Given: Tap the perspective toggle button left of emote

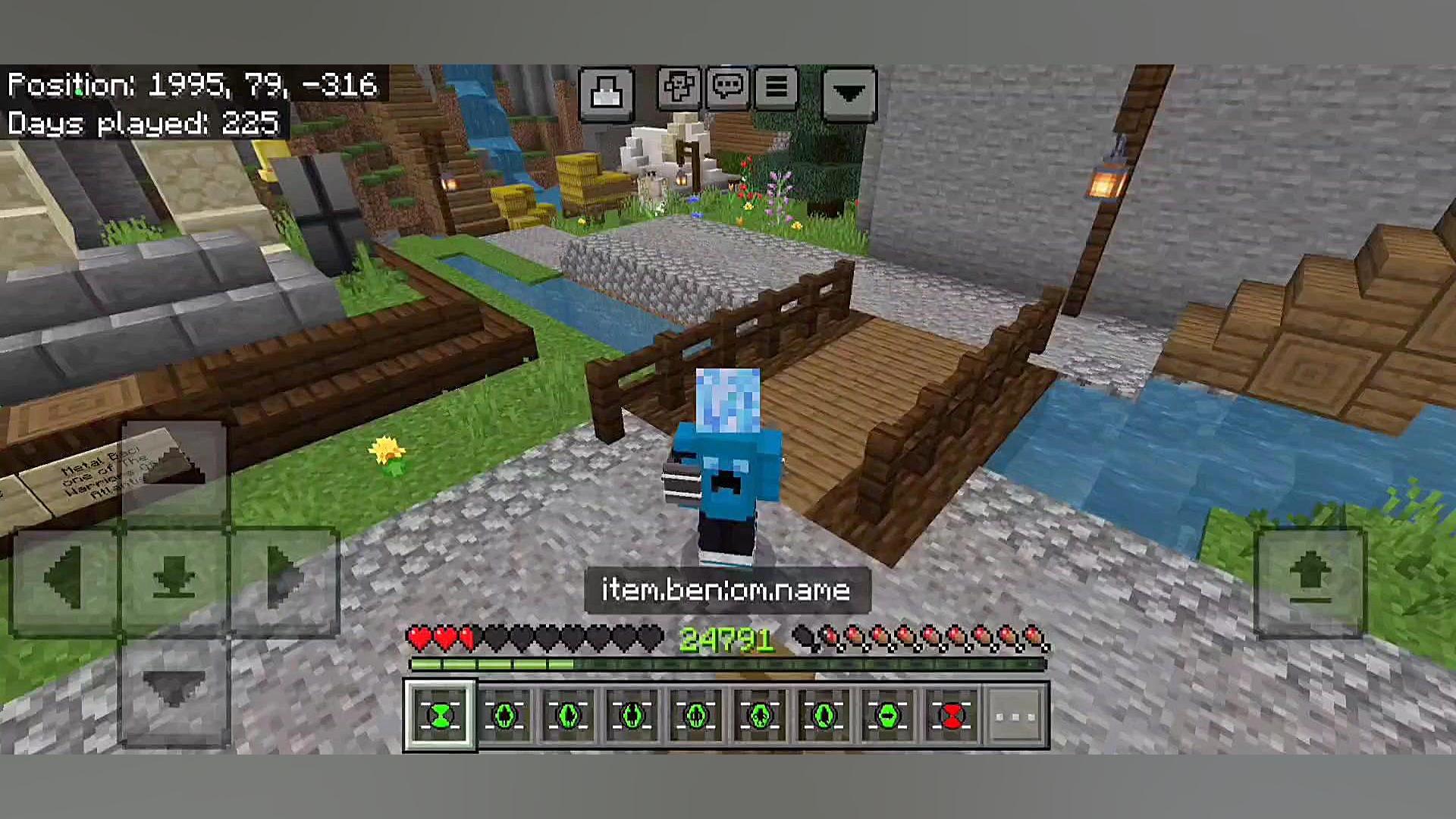Looking at the screenshot, I should [606, 94].
